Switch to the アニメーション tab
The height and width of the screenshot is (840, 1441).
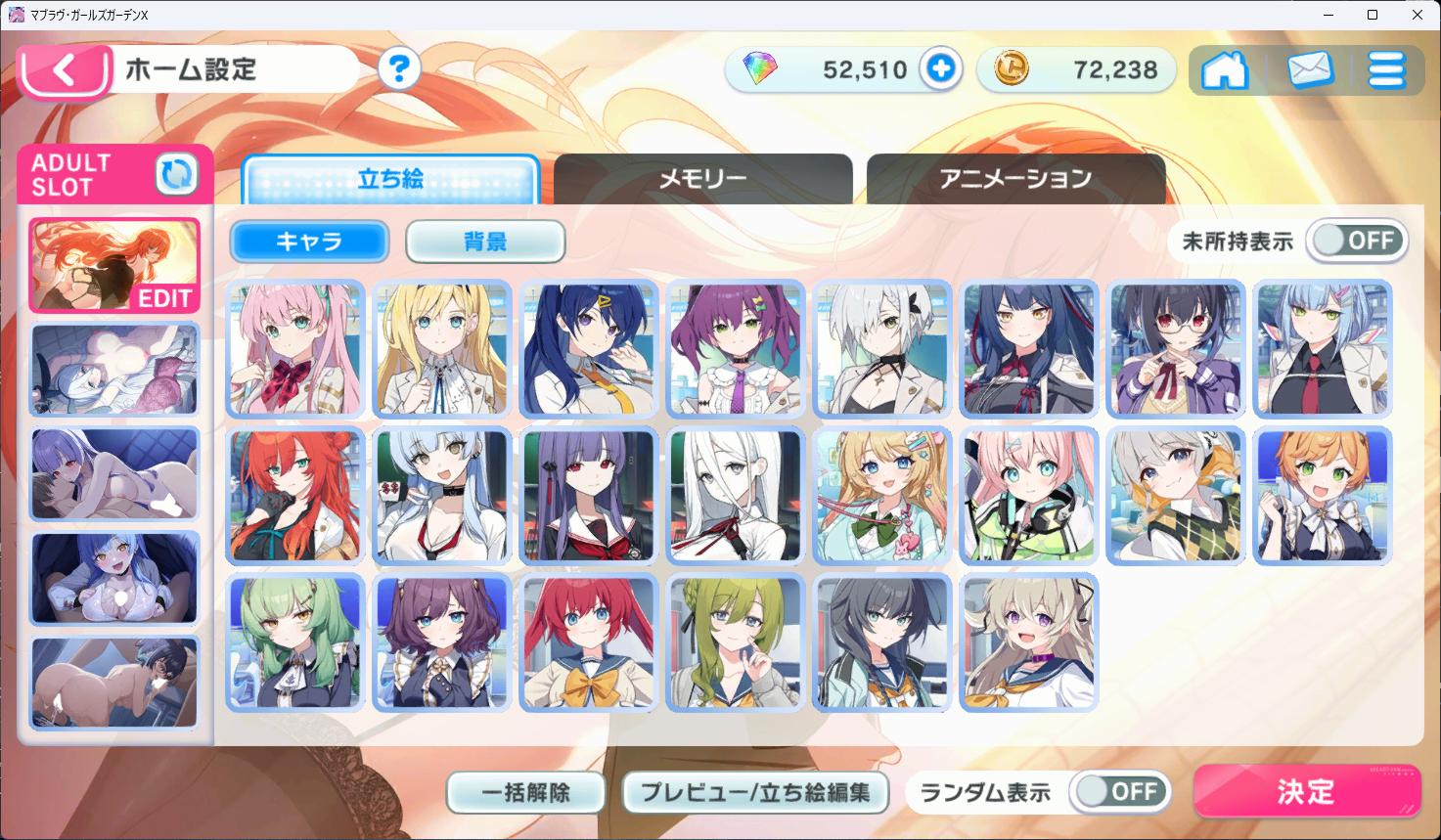[1015, 179]
